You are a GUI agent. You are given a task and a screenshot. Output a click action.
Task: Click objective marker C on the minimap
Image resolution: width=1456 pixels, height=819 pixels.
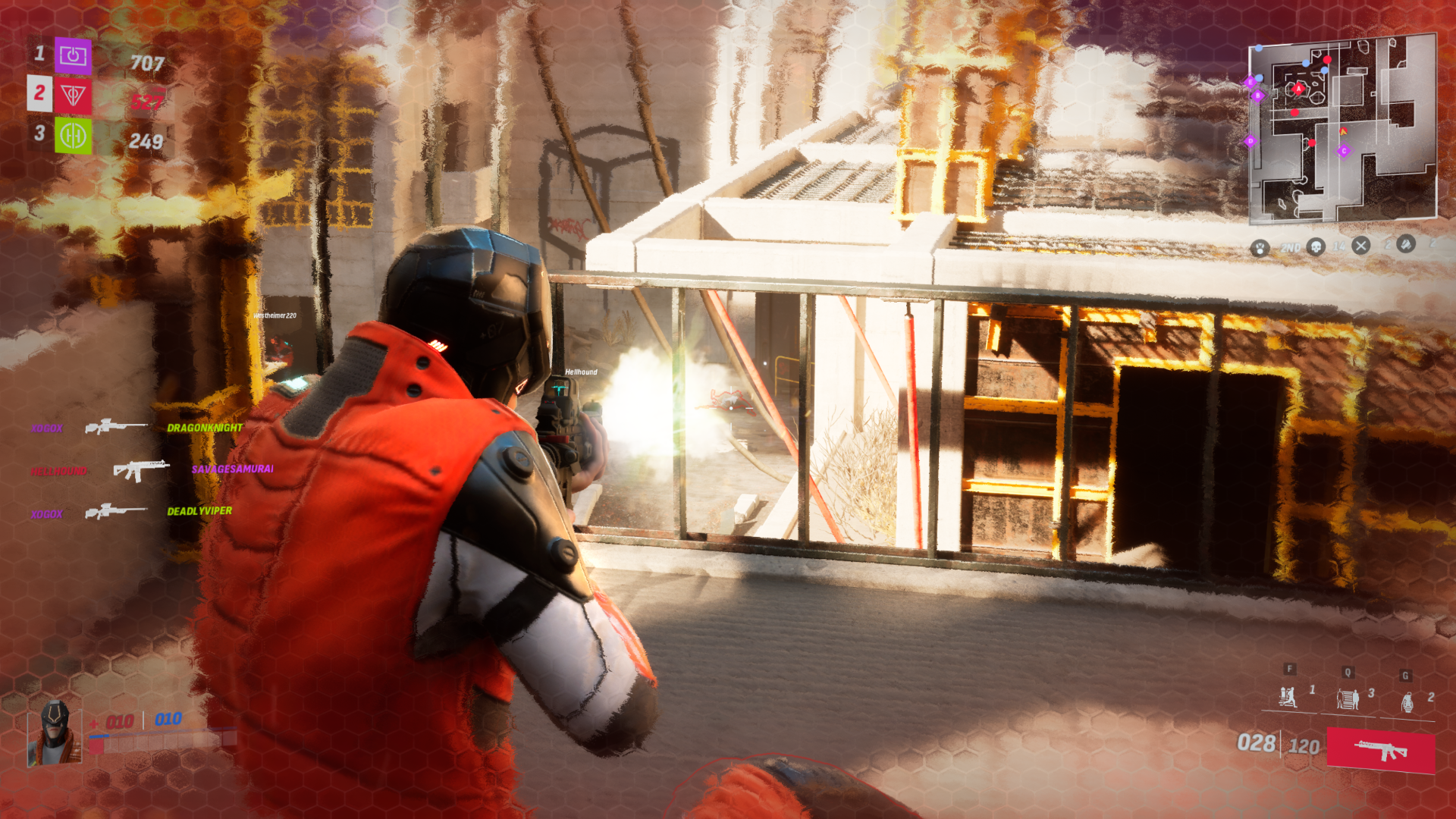click(1343, 151)
